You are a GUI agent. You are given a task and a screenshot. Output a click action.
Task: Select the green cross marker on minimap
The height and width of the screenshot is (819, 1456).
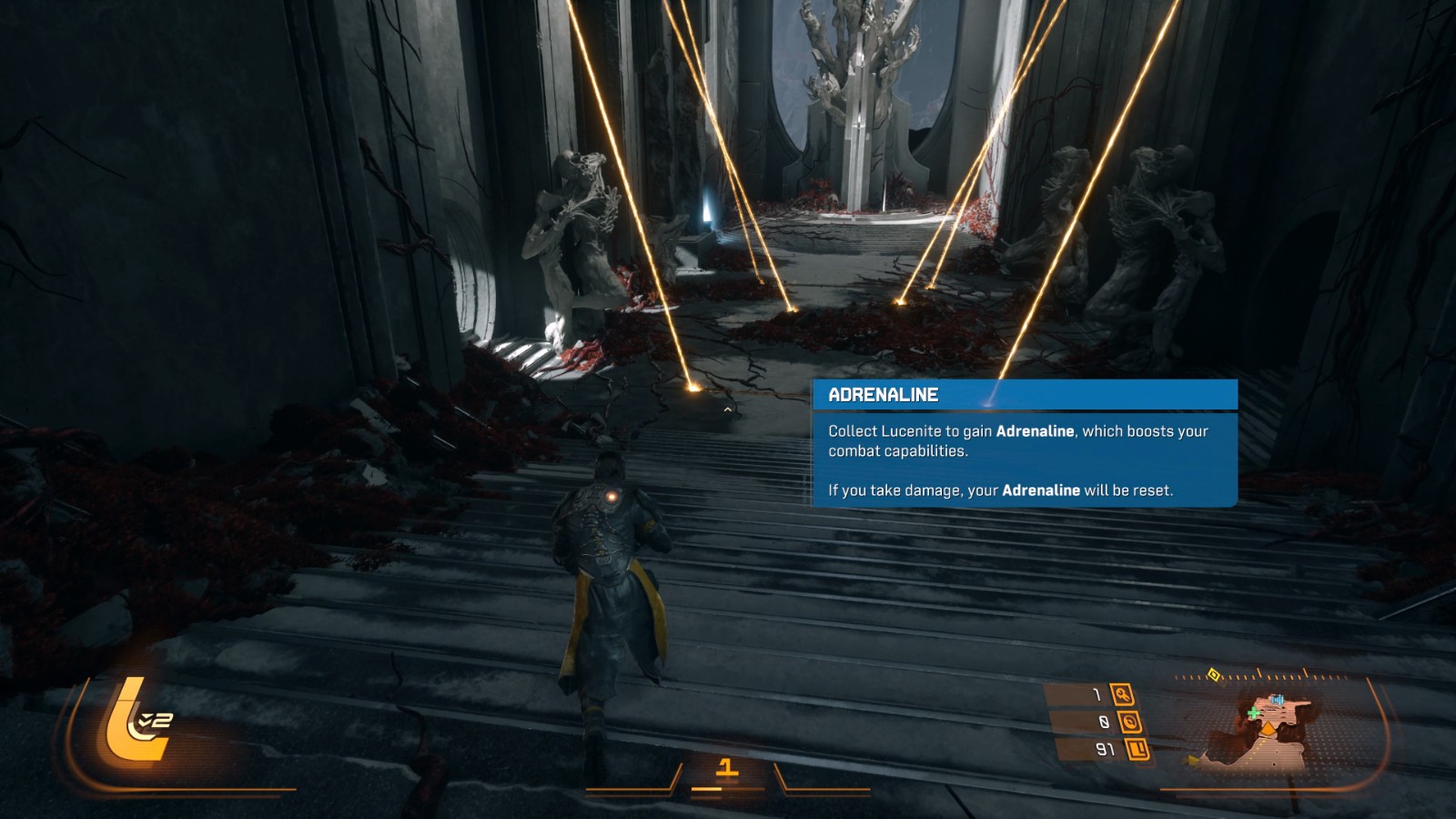coord(1254,713)
